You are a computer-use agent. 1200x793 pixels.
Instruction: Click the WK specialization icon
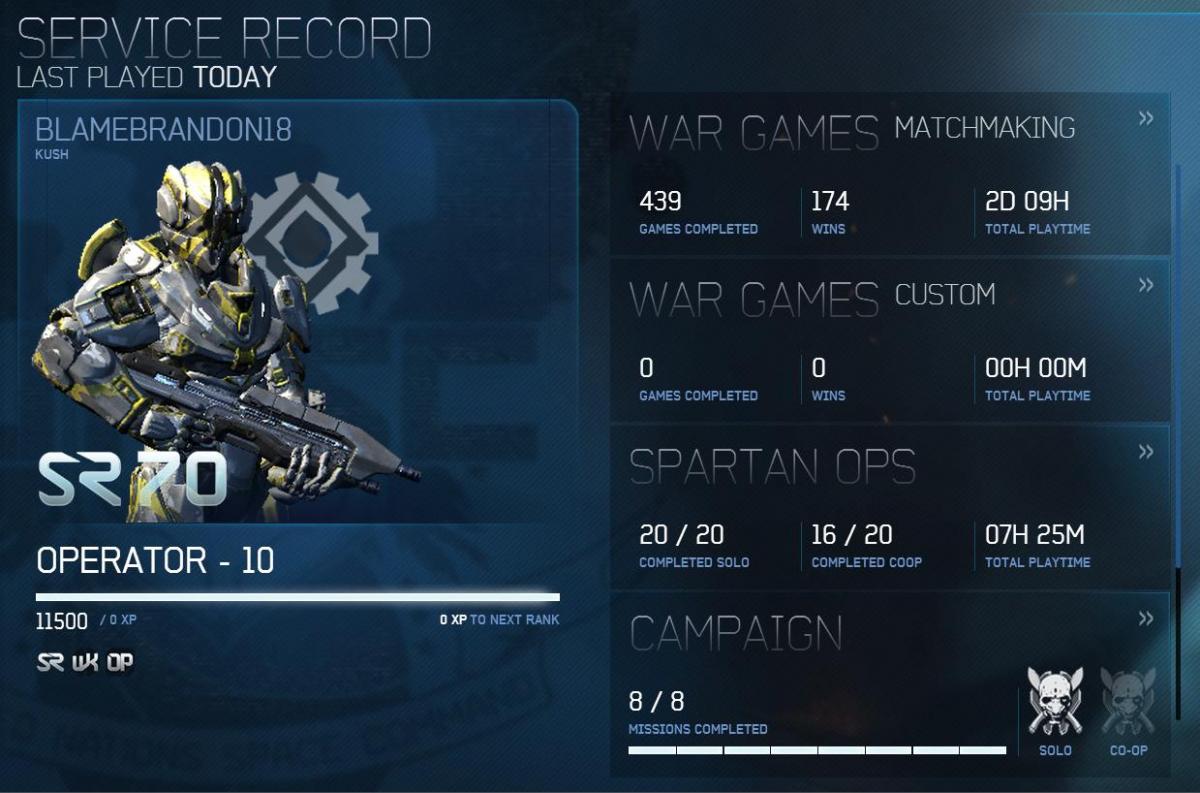coord(85,663)
